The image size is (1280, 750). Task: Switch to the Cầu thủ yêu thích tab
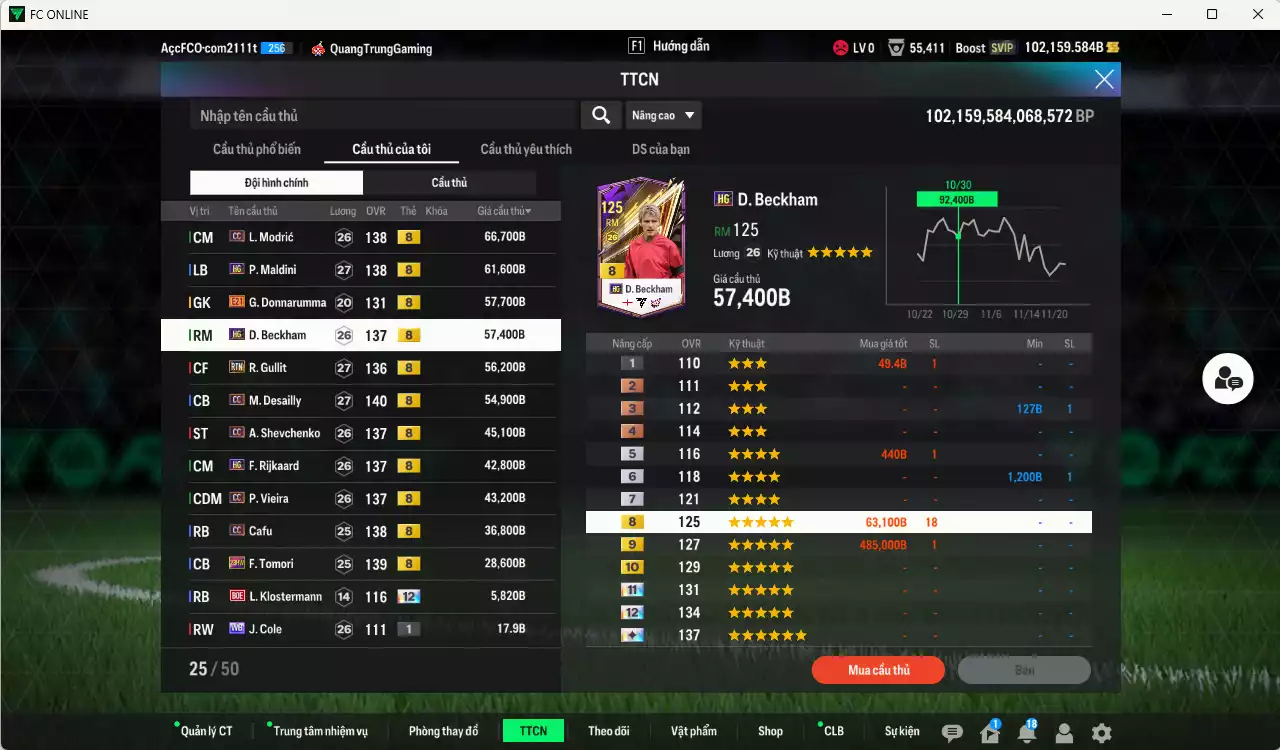(x=525, y=149)
